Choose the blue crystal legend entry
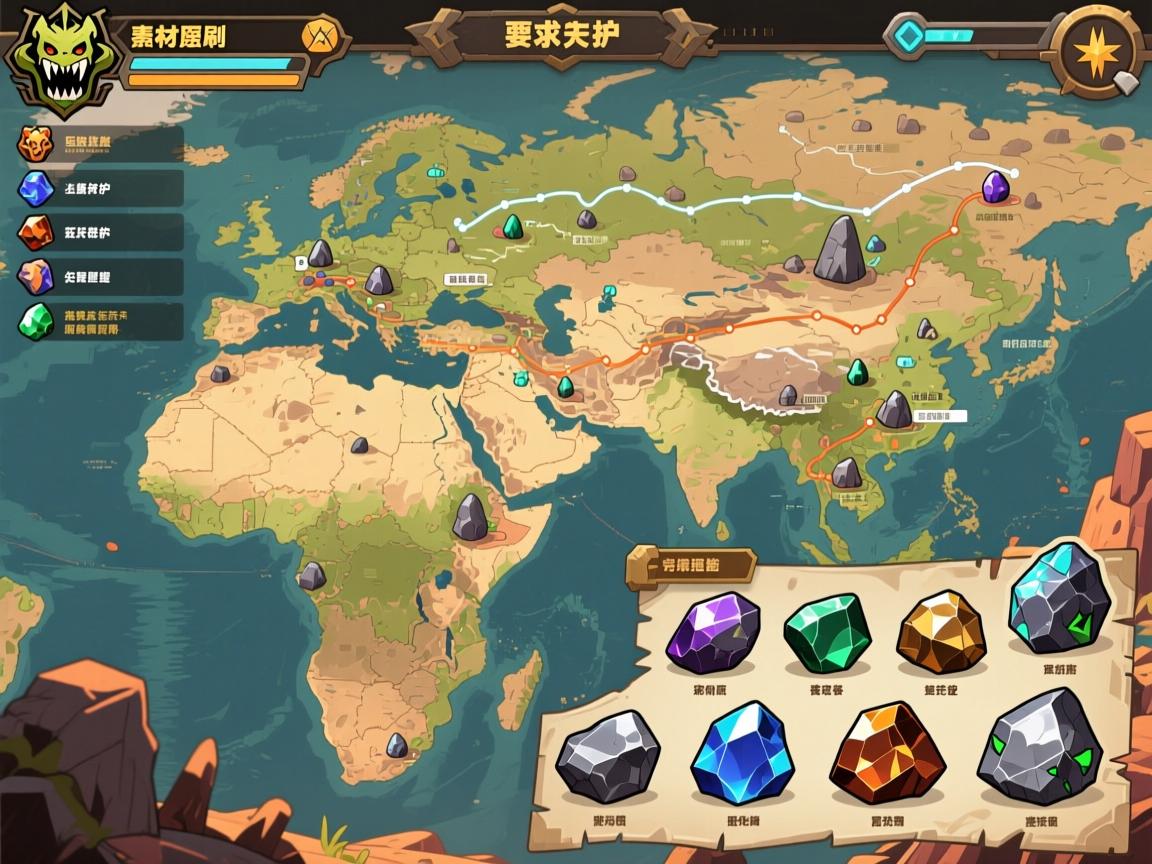The width and height of the screenshot is (1152, 864). [34, 188]
